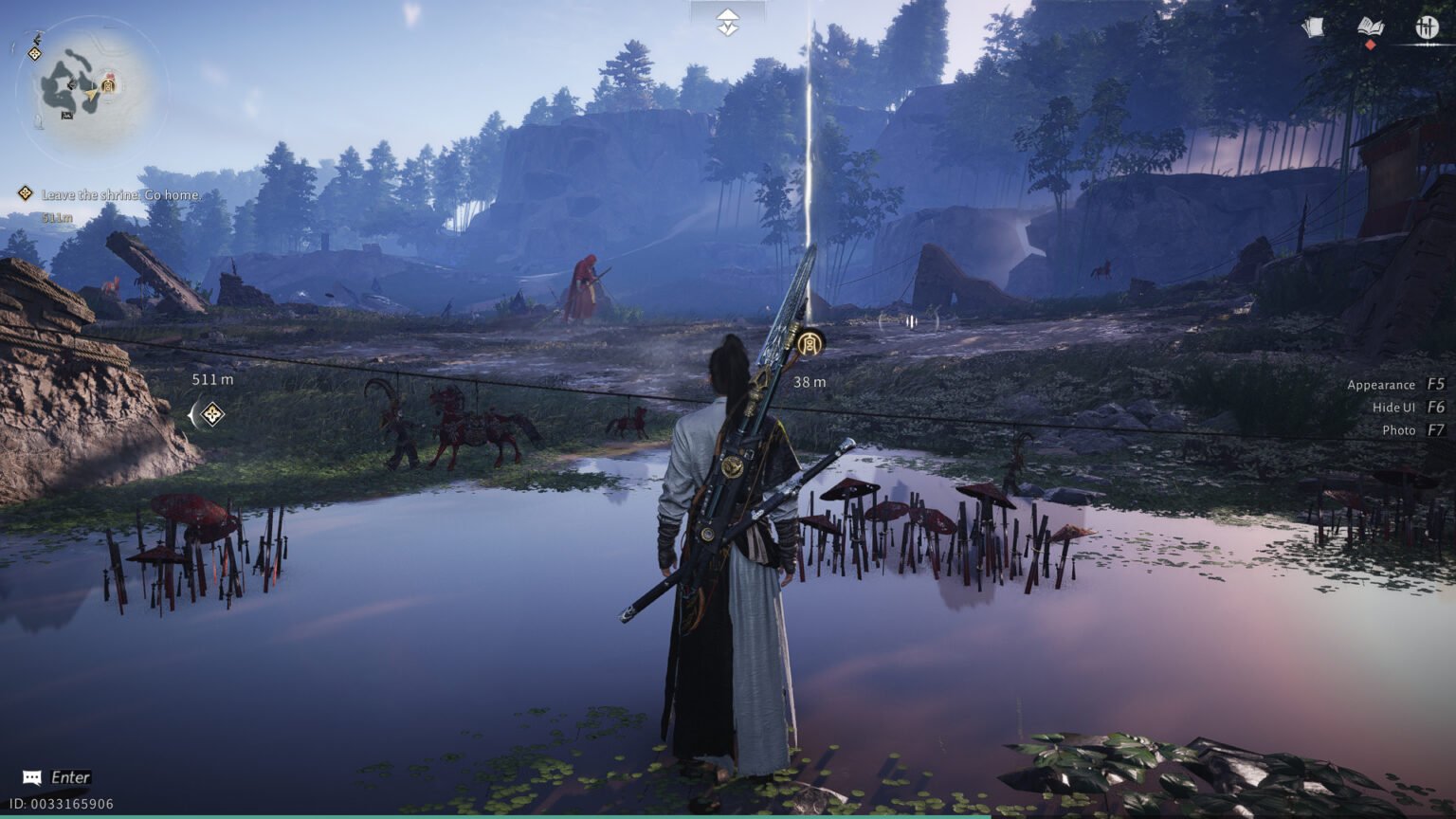Click the shrine marker inside the minimap
Image resolution: width=1456 pixels, height=819 pixels.
pos(107,85)
